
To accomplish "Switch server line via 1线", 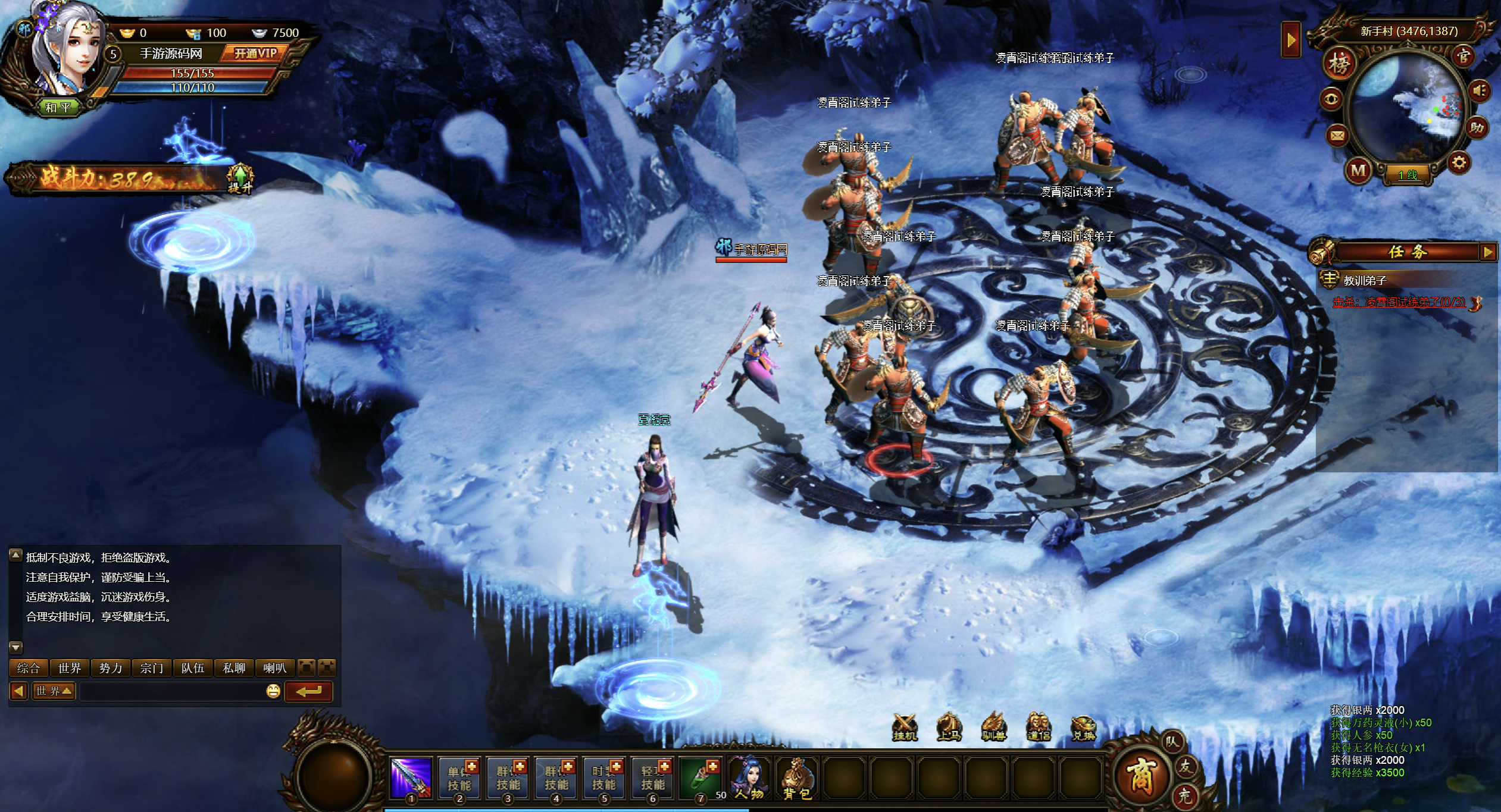I will 1408,175.
